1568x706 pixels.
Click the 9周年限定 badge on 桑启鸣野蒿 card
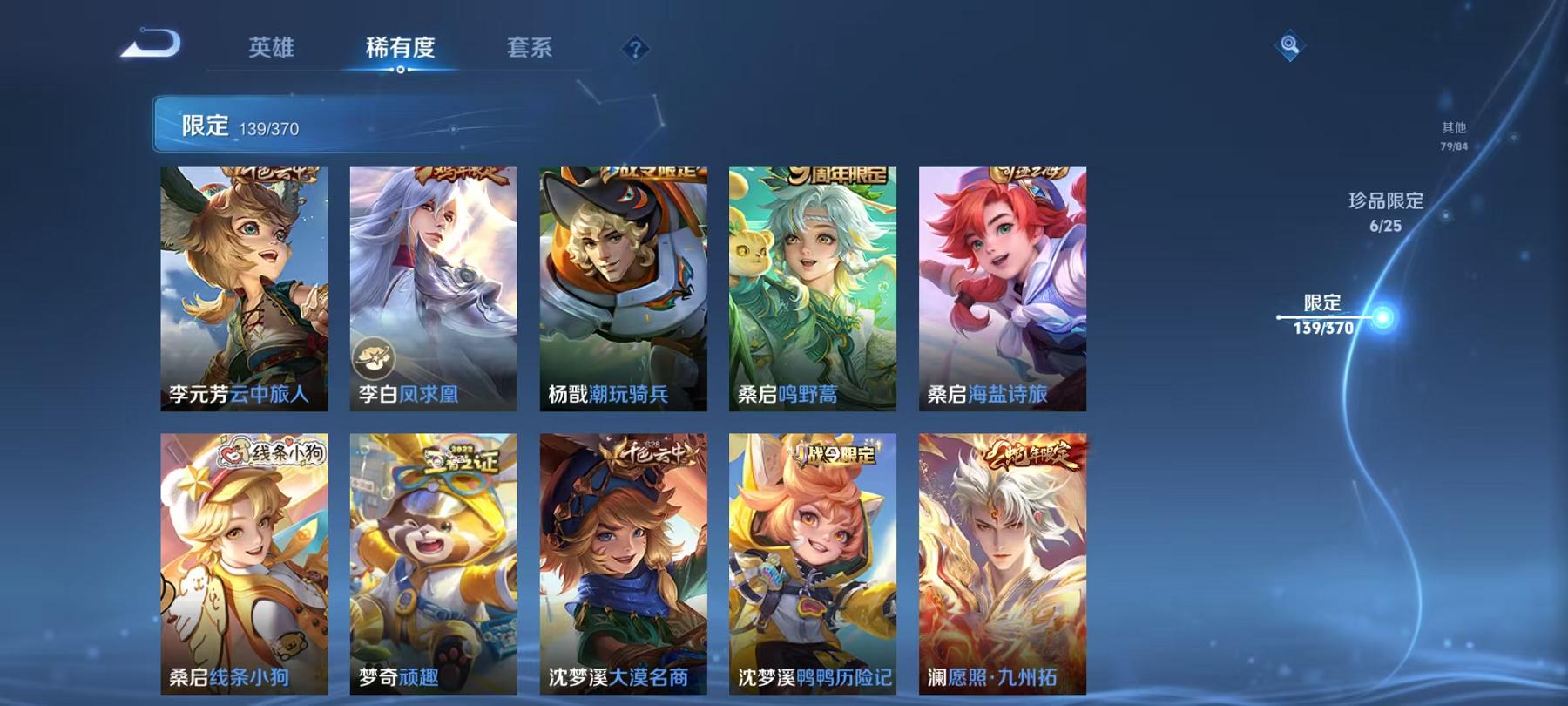pyautogui.click(x=837, y=174)
